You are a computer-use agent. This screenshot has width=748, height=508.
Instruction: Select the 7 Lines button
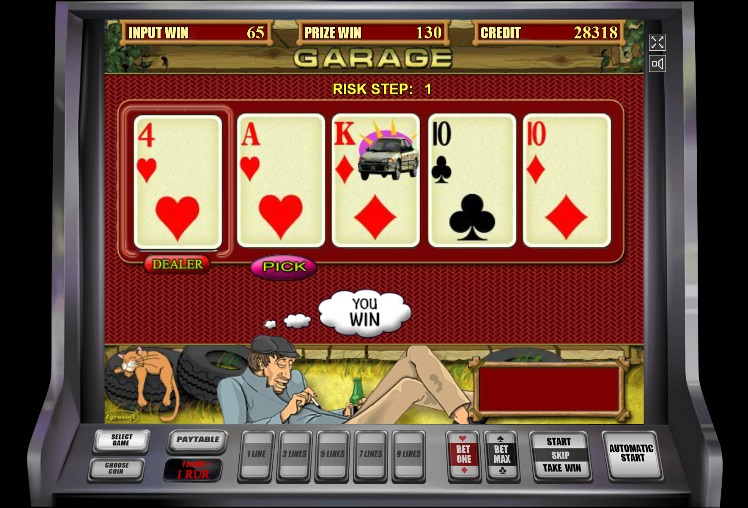[371, 455]
